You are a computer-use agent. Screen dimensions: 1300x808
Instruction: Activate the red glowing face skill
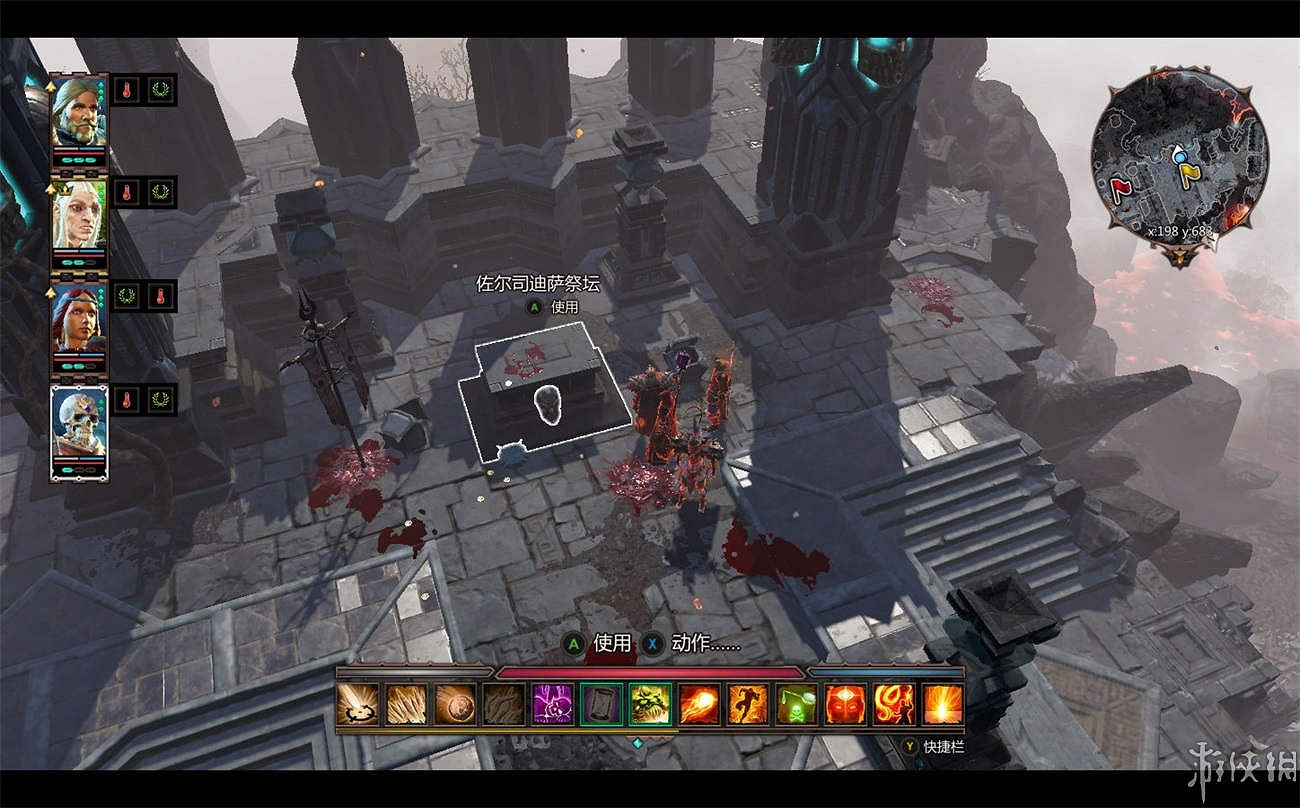pos(845,704)
